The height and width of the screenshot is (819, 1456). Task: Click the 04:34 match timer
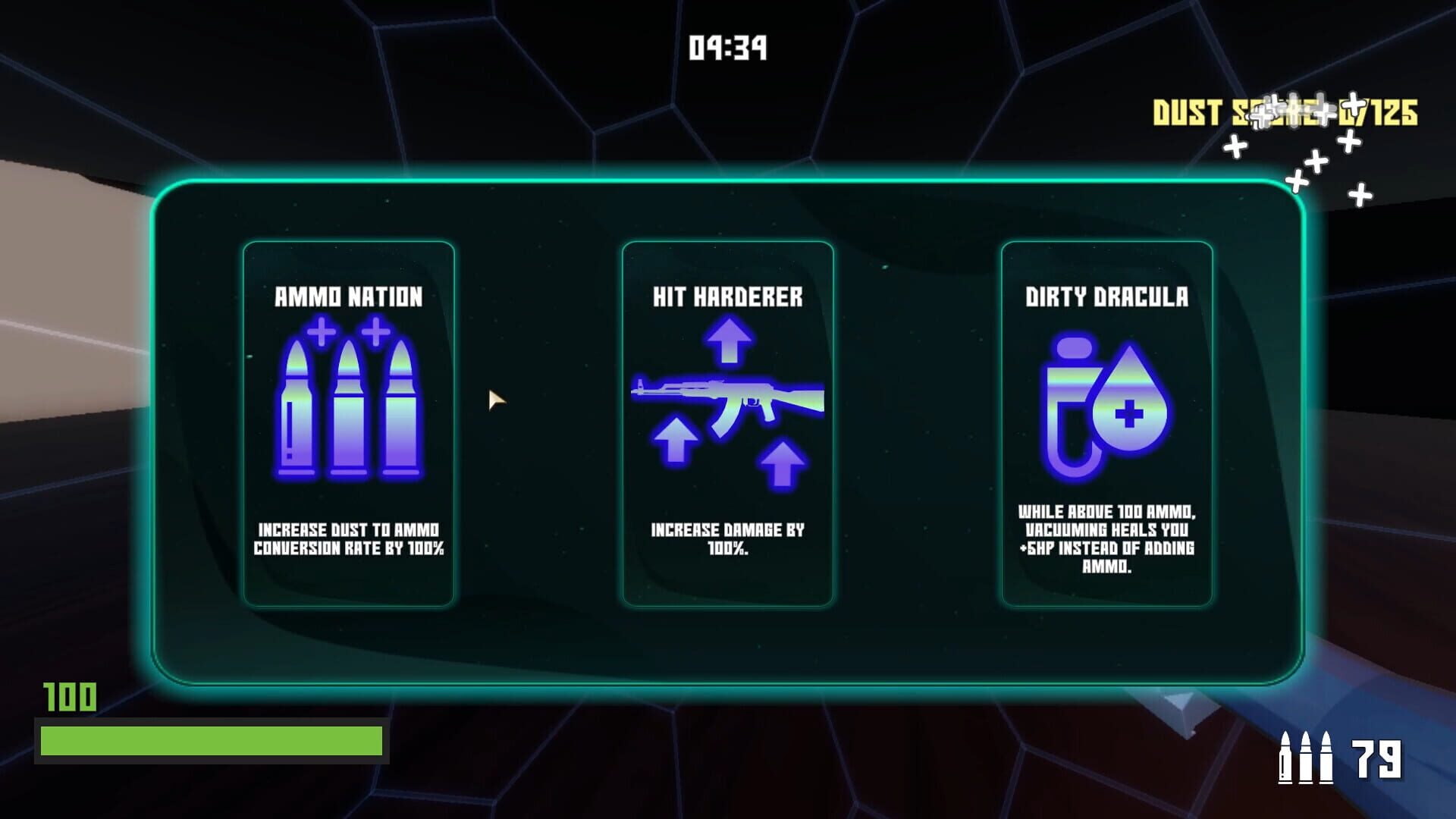click(x=727, y=47)
